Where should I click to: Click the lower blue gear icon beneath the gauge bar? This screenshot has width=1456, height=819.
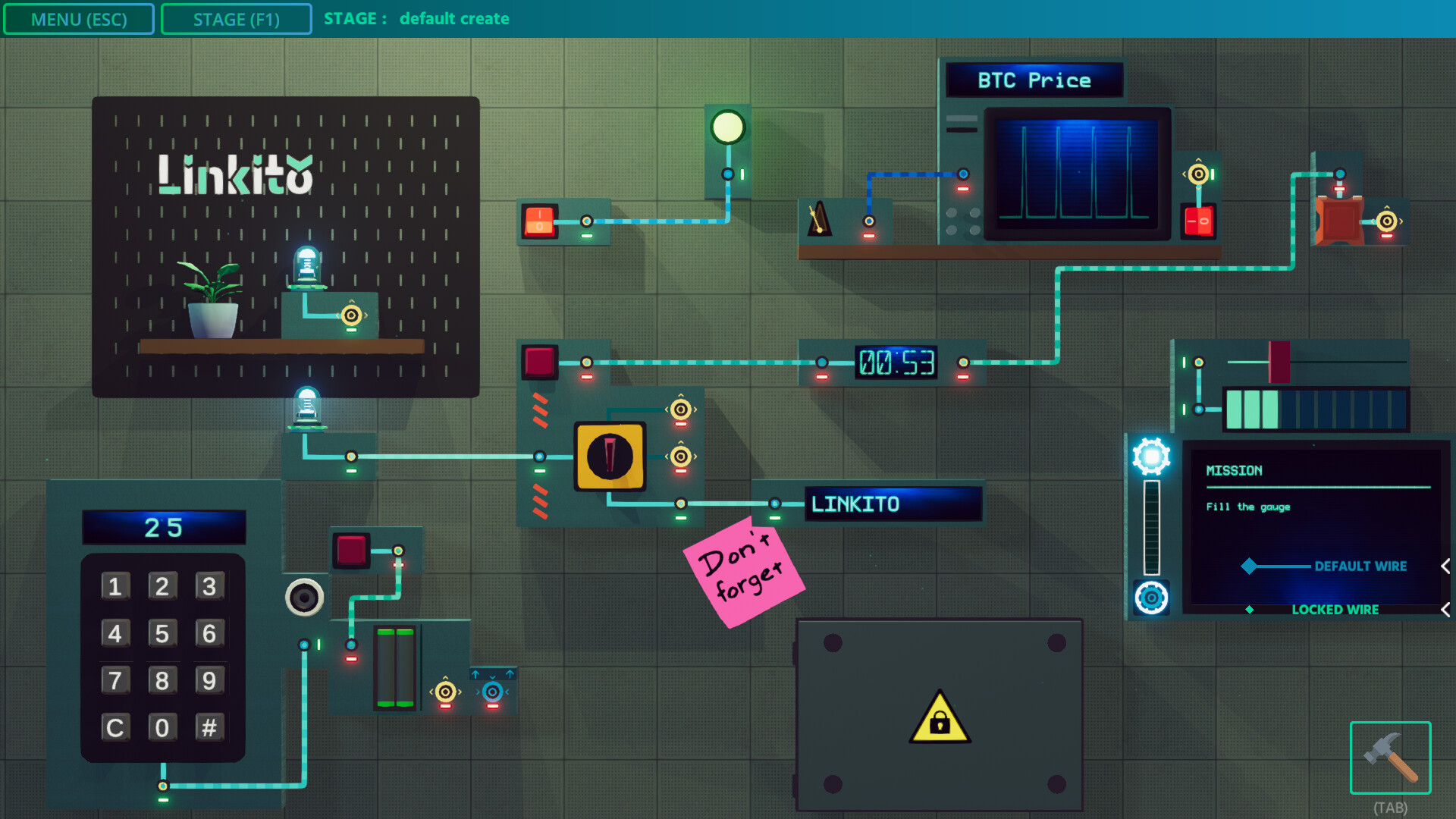[1152, 598]
